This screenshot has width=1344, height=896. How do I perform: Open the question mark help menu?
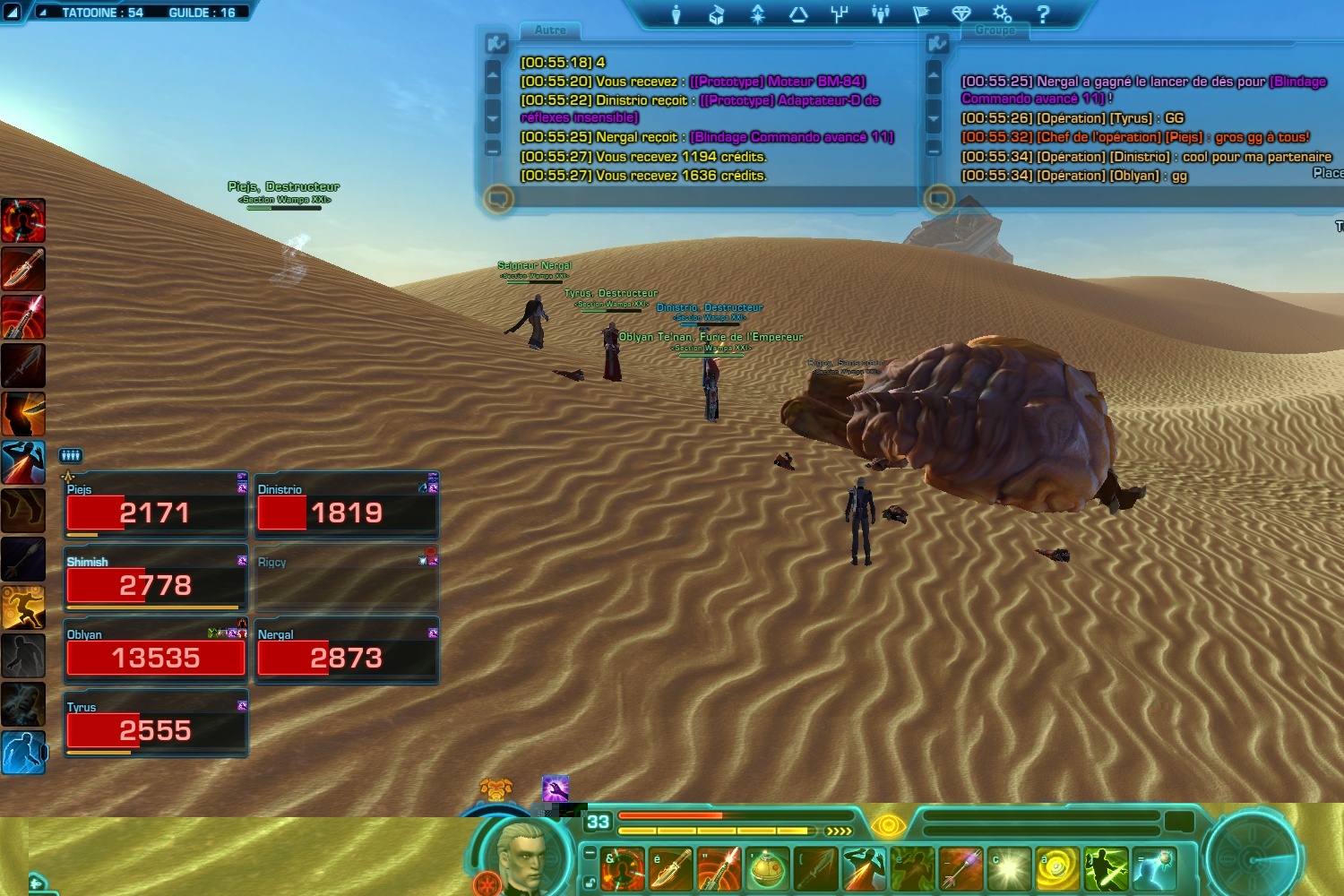1043,14
